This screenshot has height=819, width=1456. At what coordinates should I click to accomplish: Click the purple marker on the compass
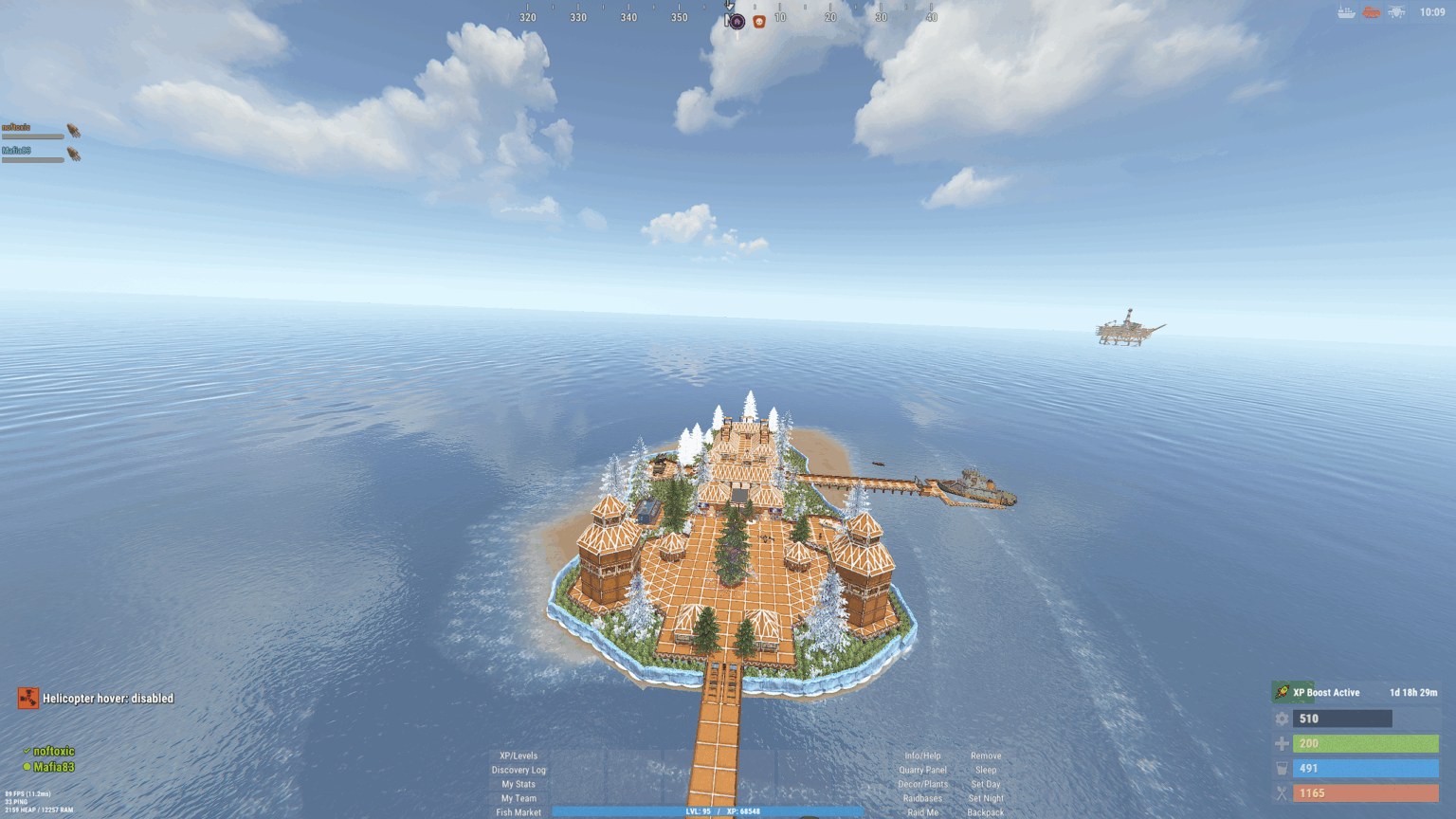click(x=737, y=21)
